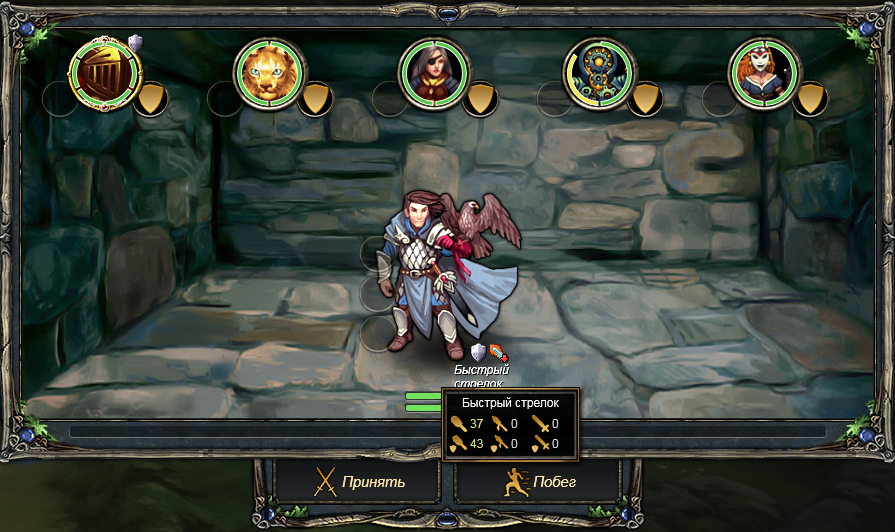Select the temple columns portrait

[105, 73]
